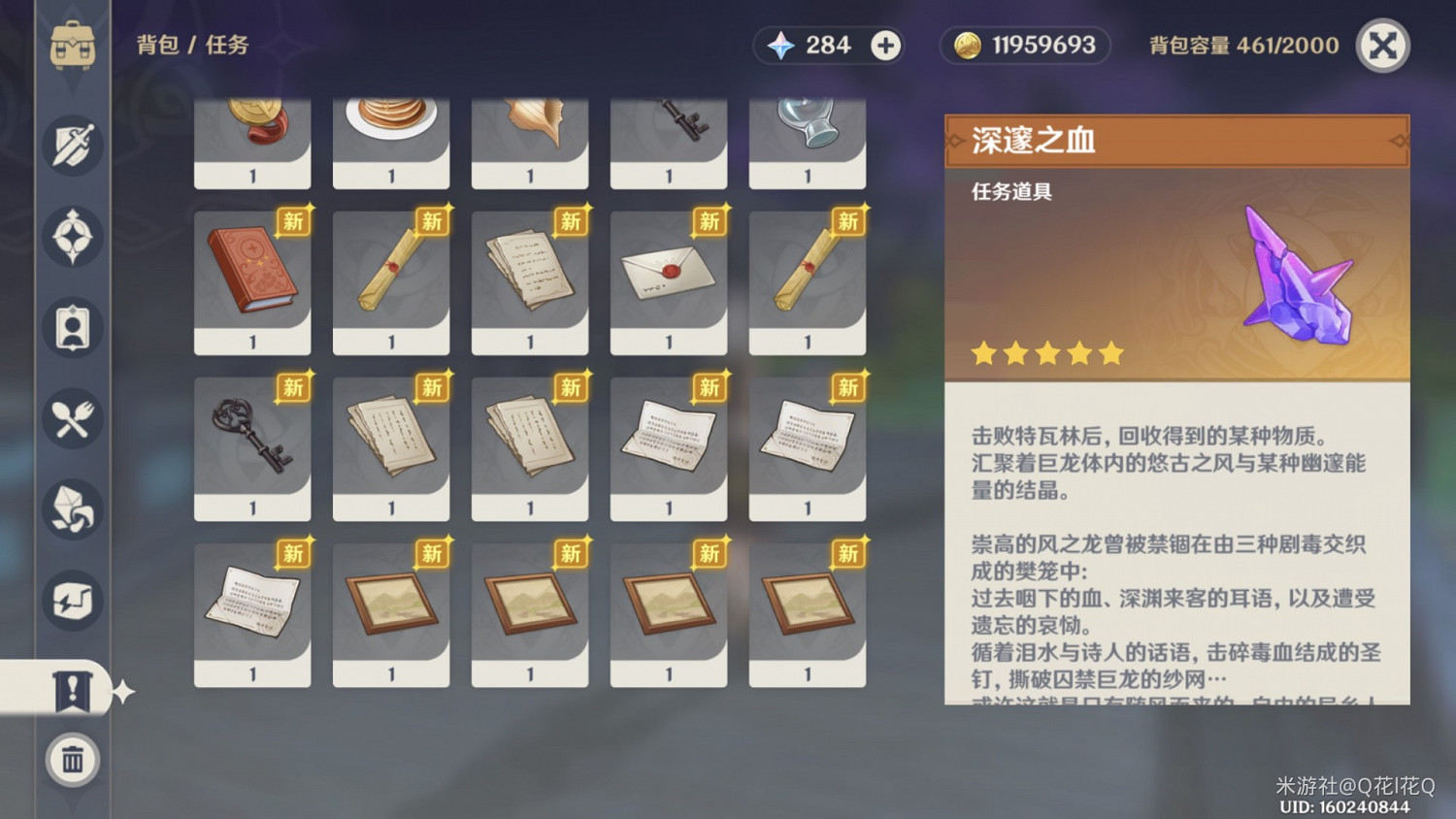Open the item destroy trash icon
This screenshot has width=1456, height=819.
pyautogui.click(x=71, y=761)
